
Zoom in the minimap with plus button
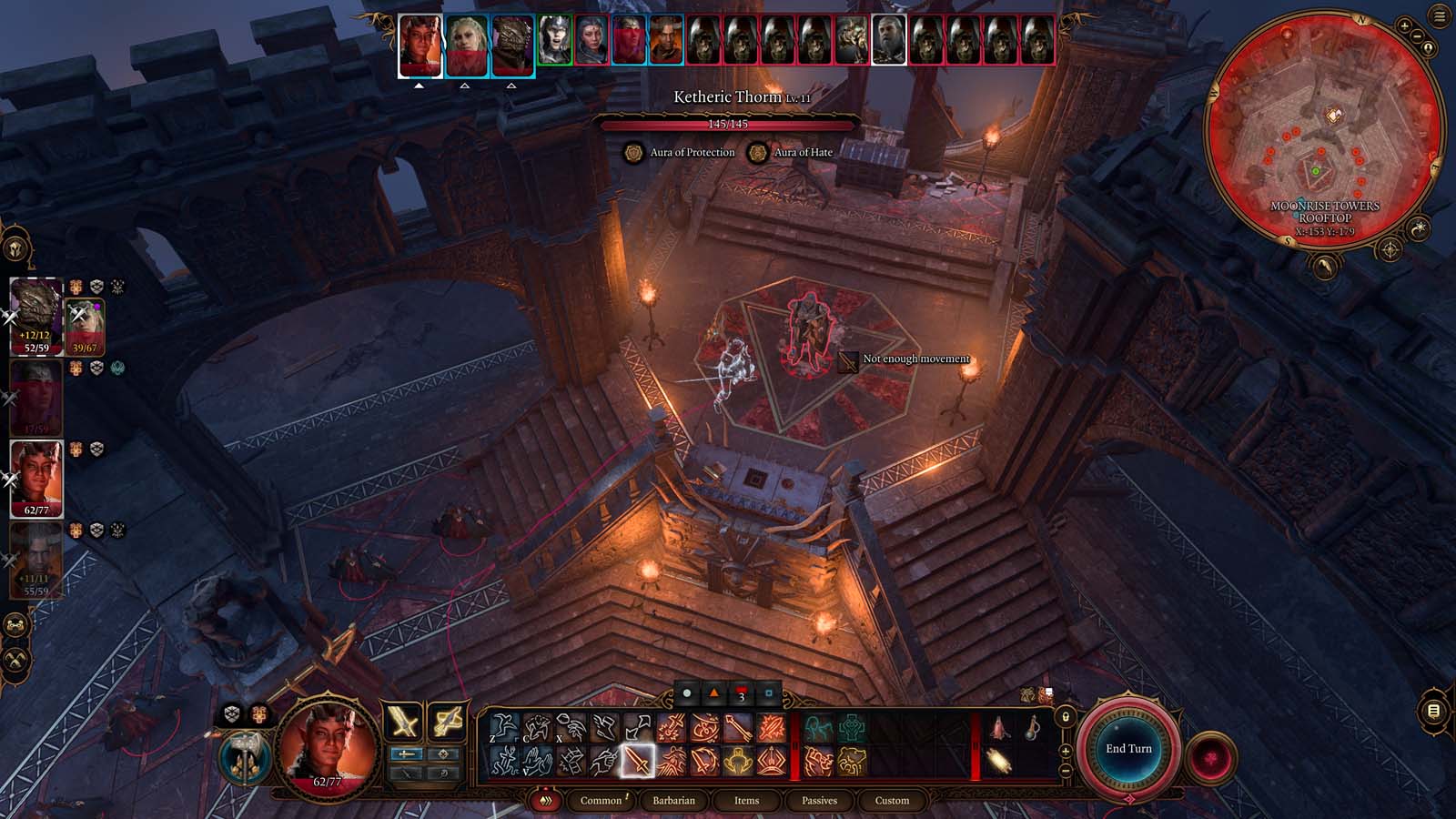pos(1405,26)
